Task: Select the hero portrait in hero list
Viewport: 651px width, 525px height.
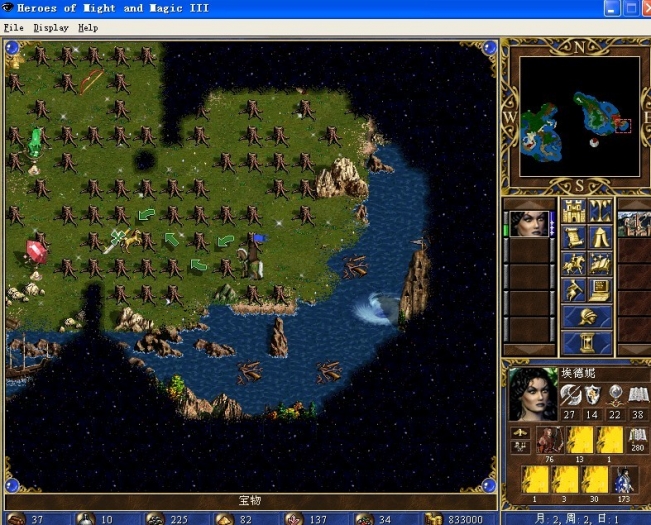Action: pyautogui.click(x=530, y=224)
